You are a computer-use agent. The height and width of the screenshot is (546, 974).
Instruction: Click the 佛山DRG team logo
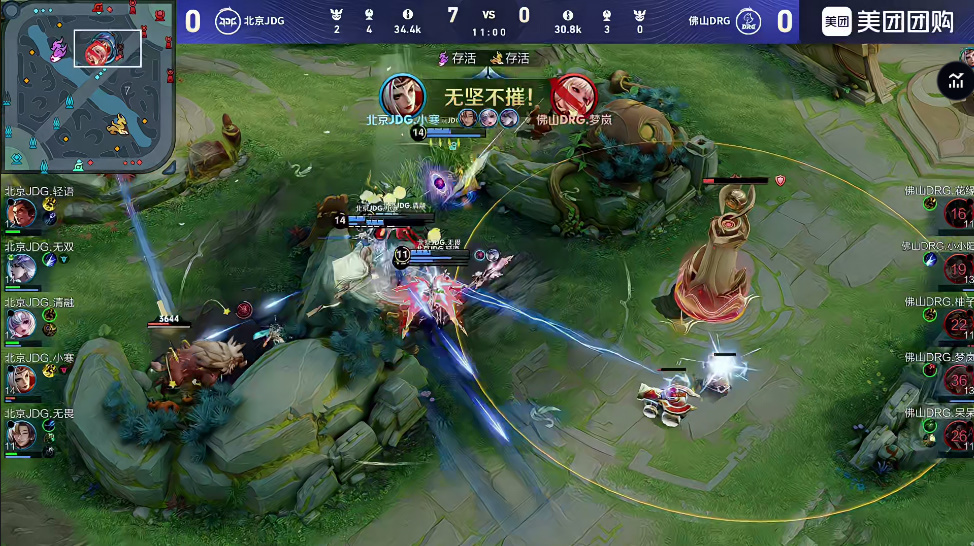[746, 21]
